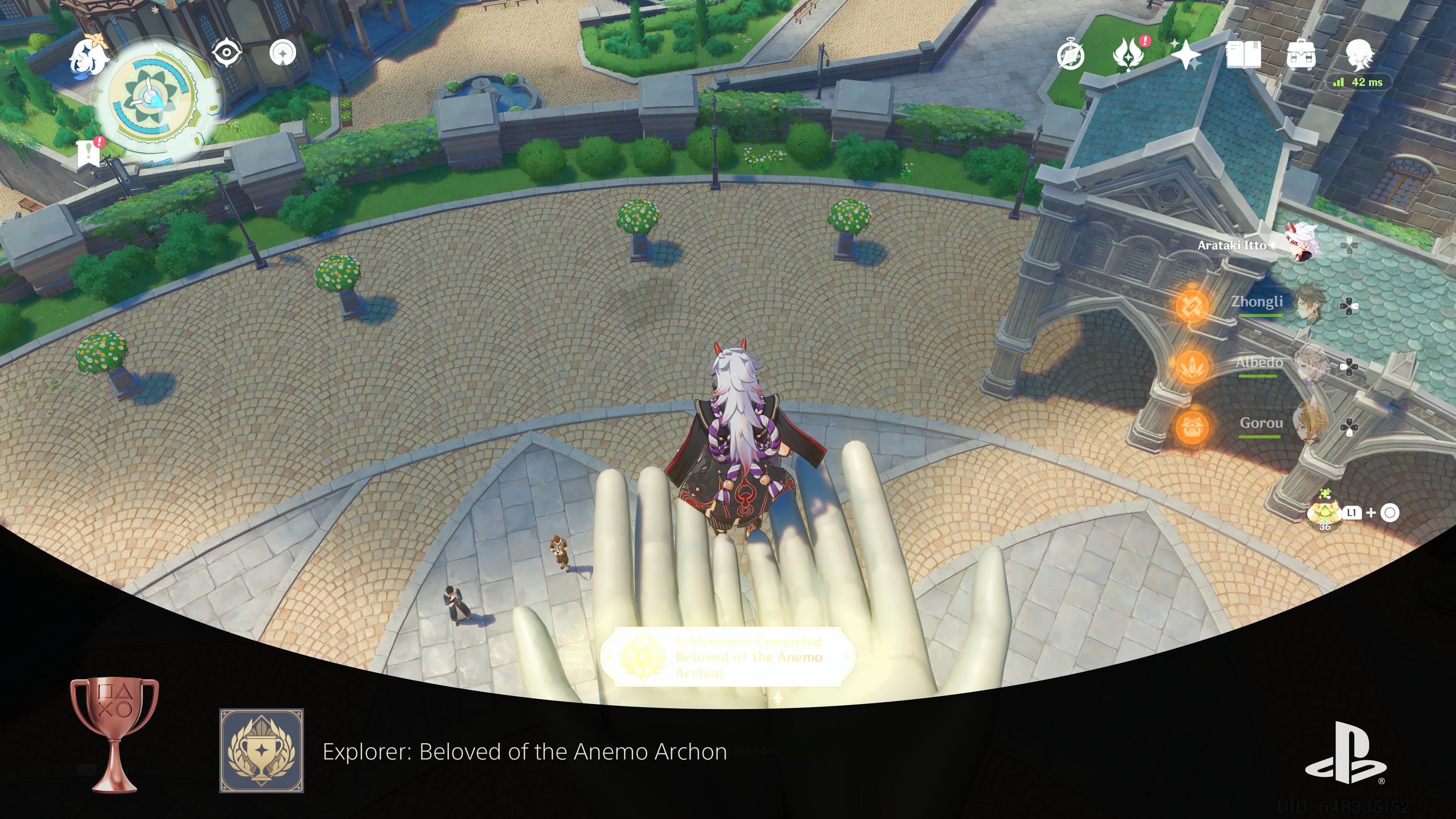Open the Inventory backpack icon
The height and width of the screenshot is (819, 1456).
coord(1302,55)
